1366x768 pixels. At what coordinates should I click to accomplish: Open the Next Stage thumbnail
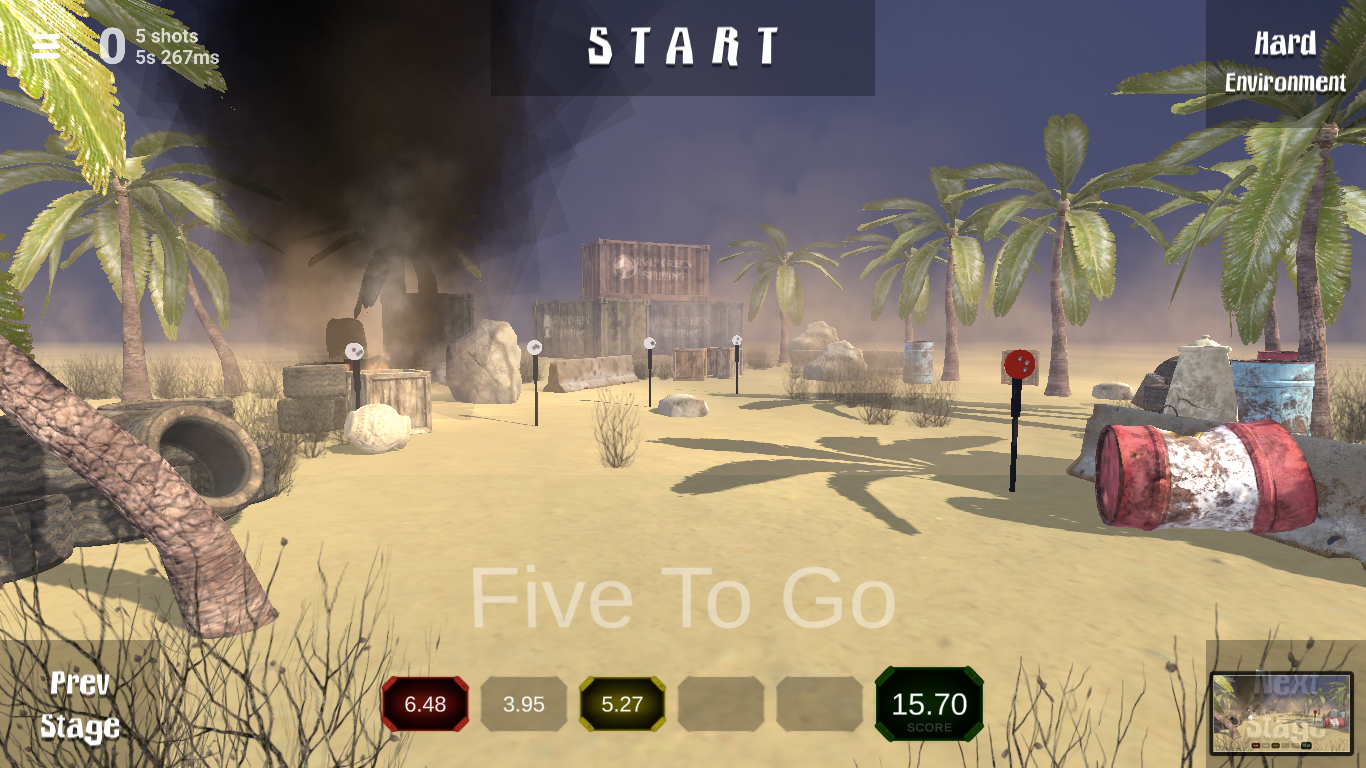[x=1281, y=712]
